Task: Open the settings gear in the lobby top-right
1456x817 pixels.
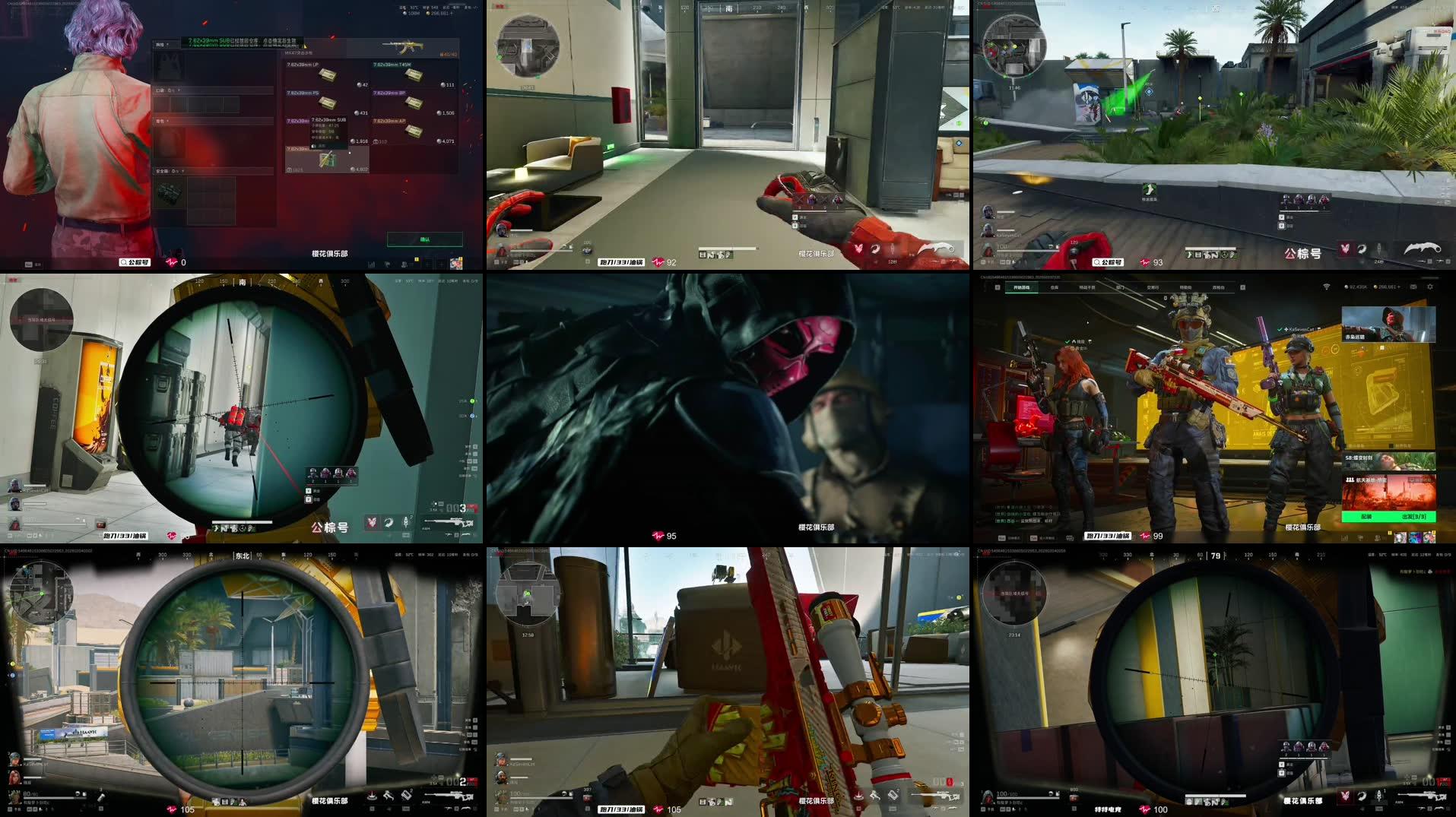Action: [1431, 287]
